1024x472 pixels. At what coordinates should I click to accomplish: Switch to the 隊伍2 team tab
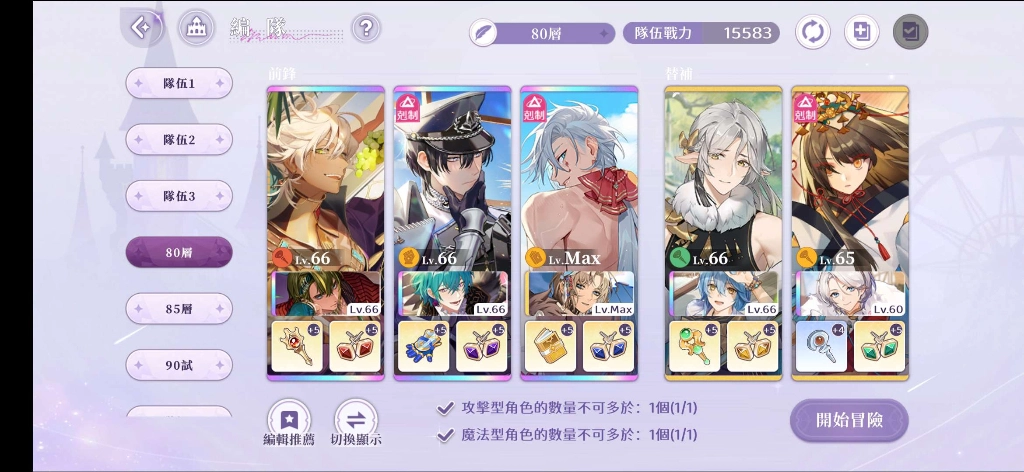(x=179, y=140)
